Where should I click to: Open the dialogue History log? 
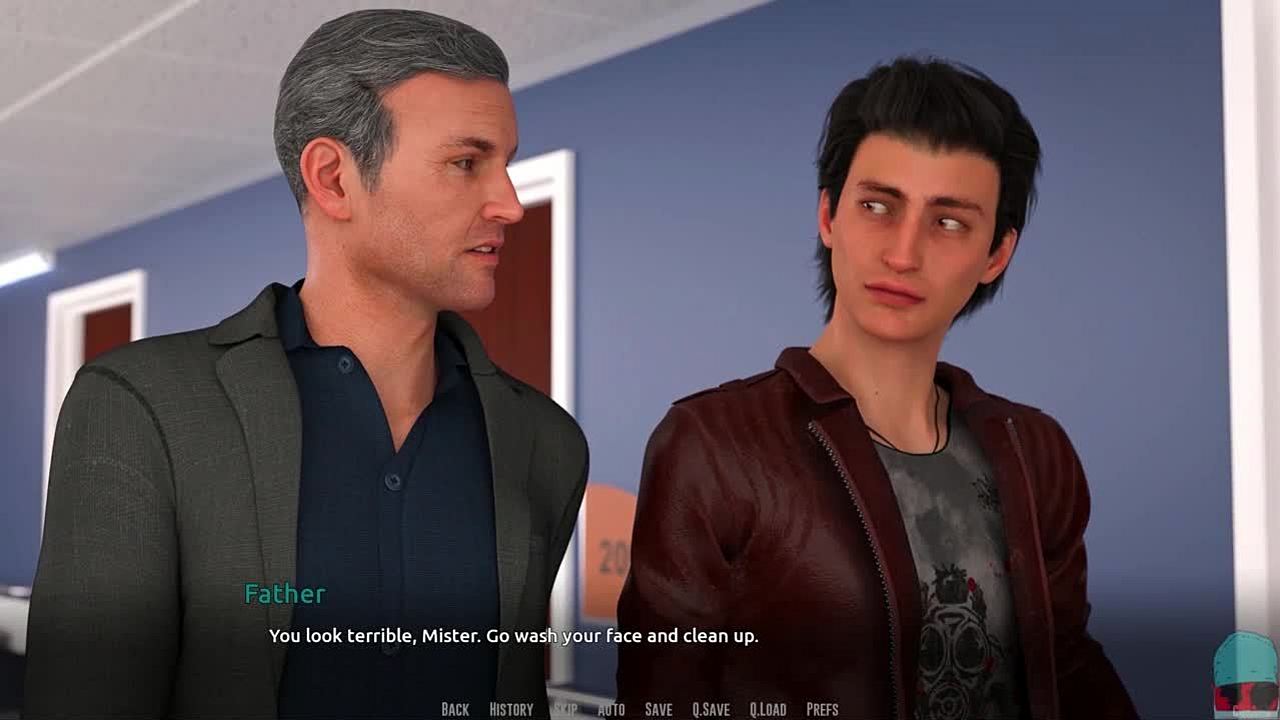pyautogui.click(x=511, y=709)
